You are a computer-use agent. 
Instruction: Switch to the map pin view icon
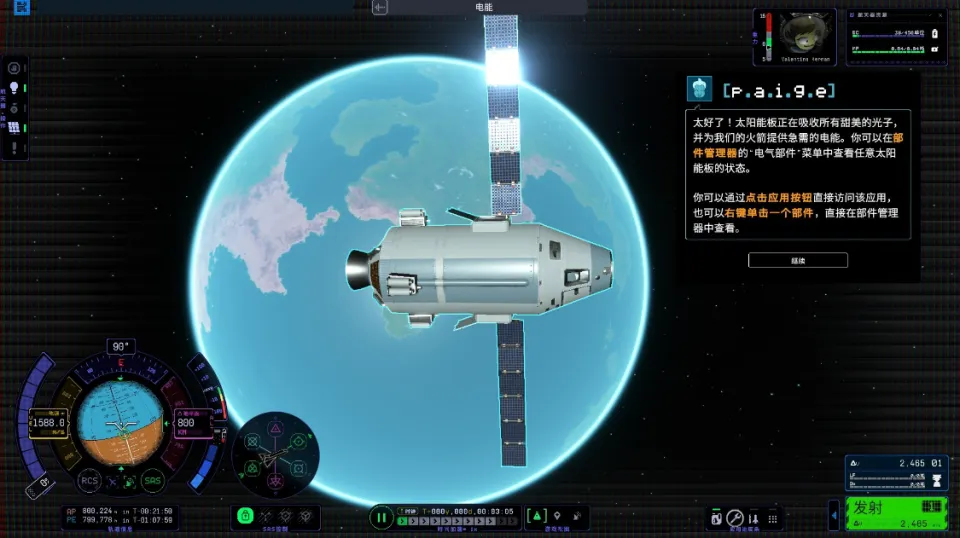point(556,516)
